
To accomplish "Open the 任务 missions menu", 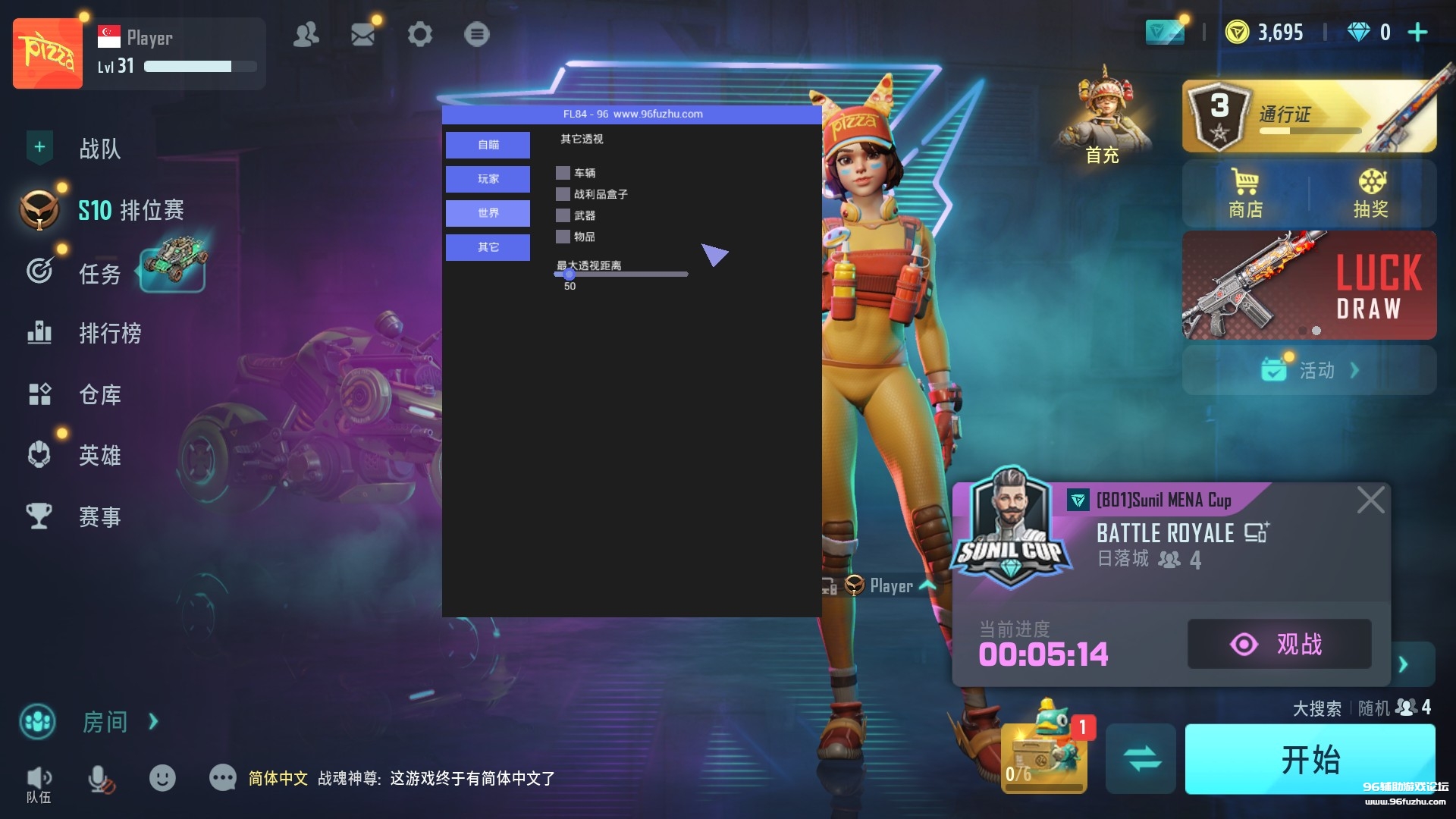I will [99, 274].
